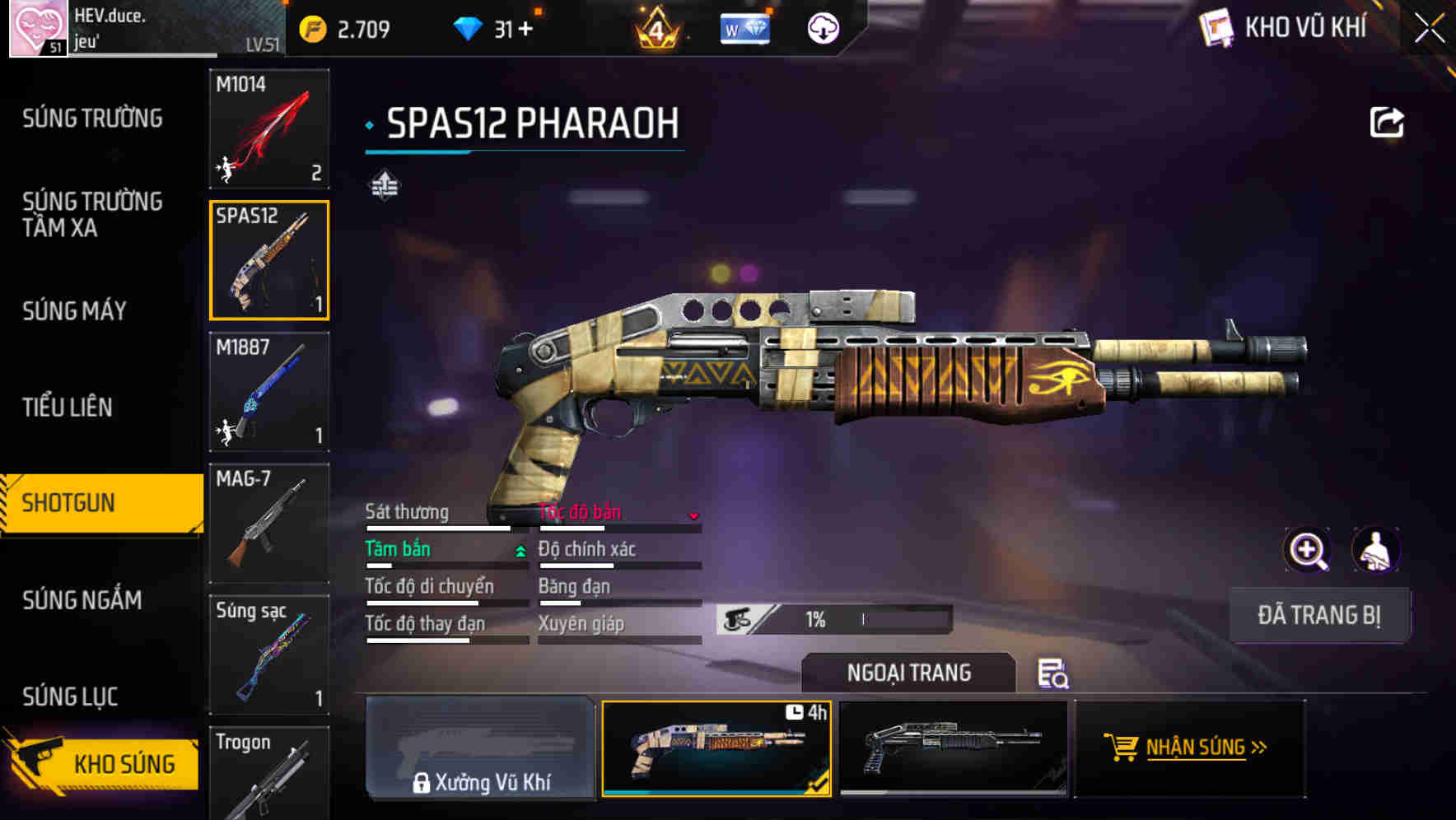This screenshot has width=1456, height=820.
Task: Open the SÚNG NGẮM category
Action: tap(82, 600)
